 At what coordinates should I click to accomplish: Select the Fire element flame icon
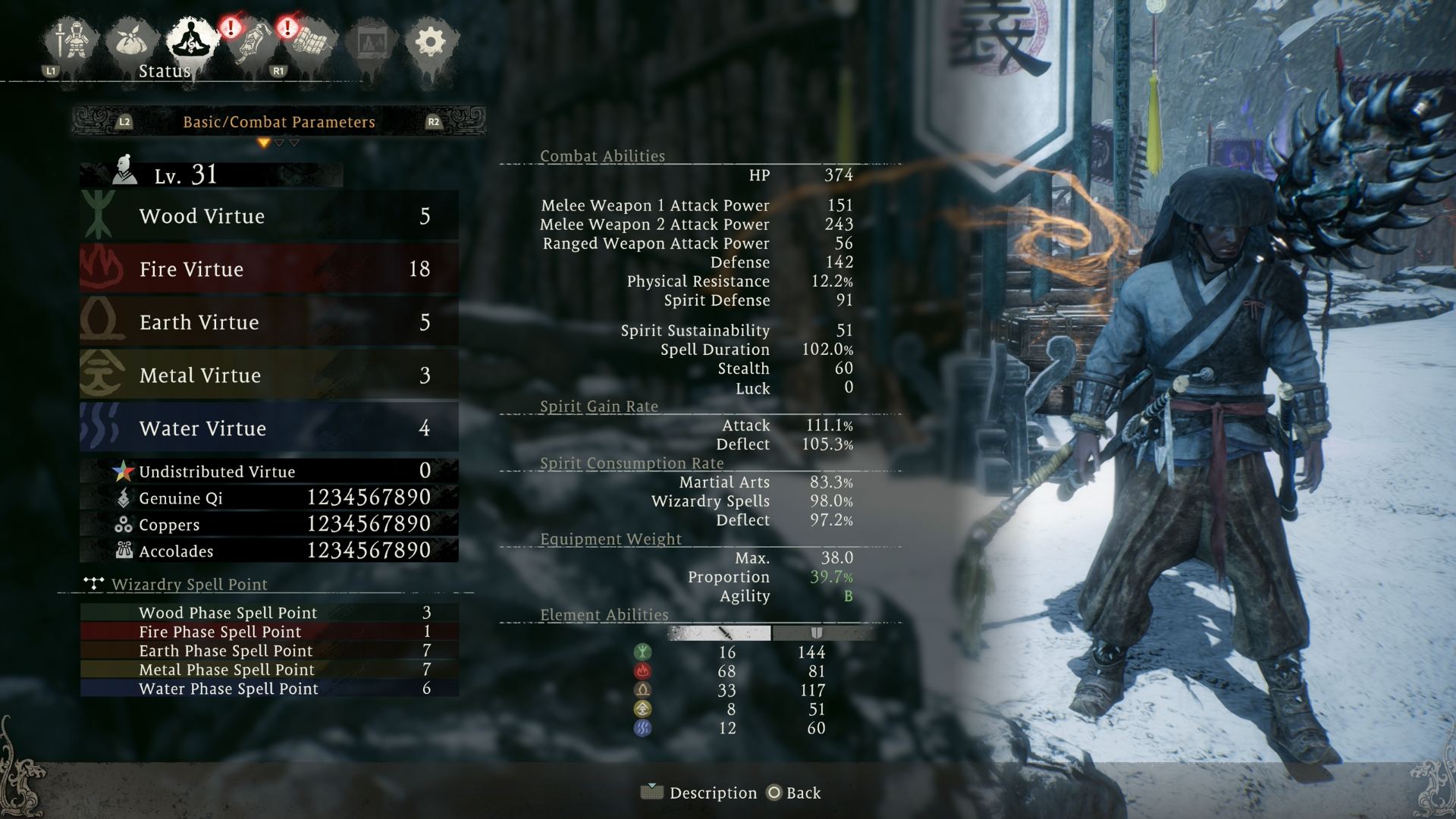point(643,671)
